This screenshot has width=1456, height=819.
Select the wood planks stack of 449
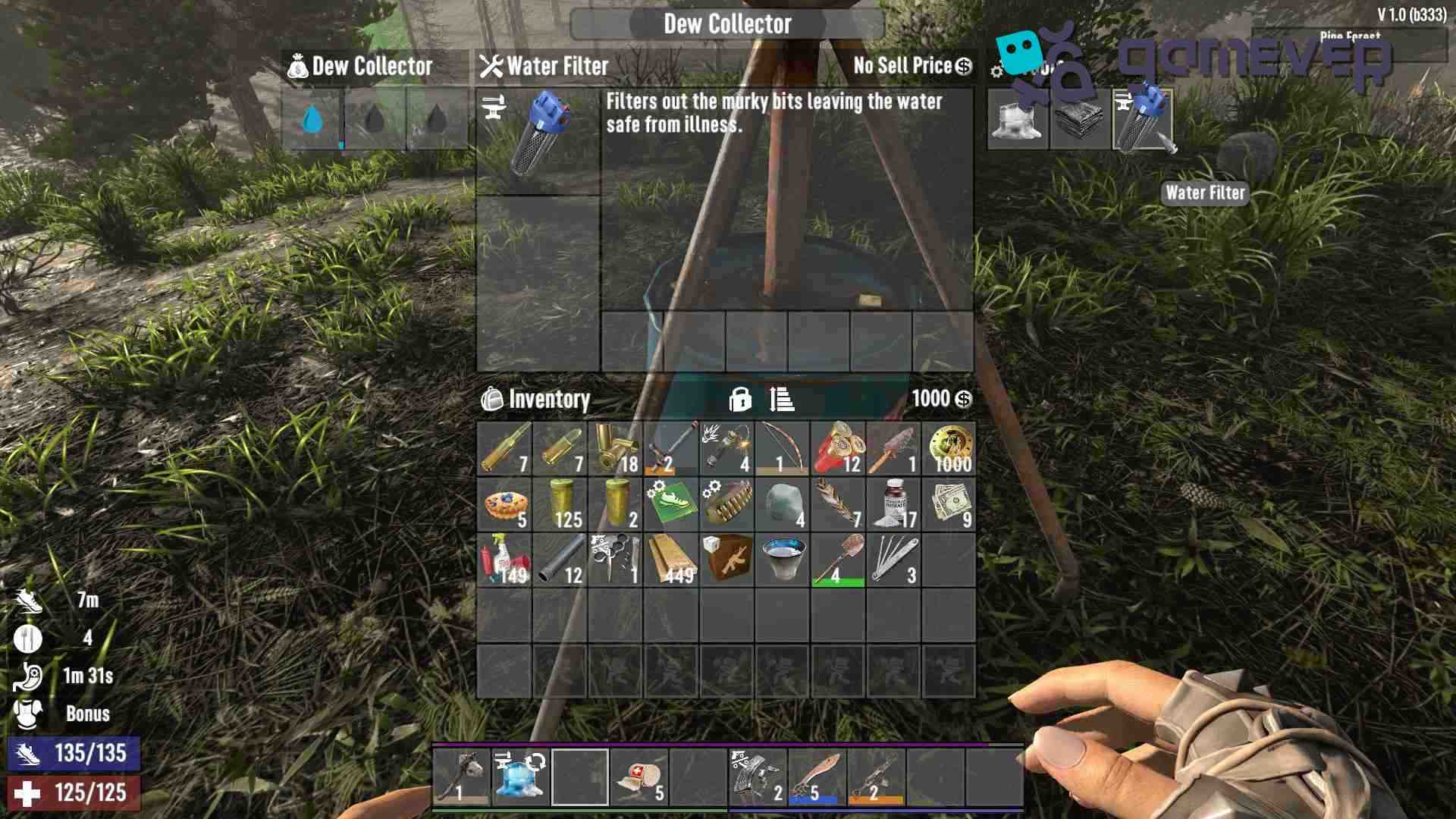pyautogui.click(x=671, y=560)
